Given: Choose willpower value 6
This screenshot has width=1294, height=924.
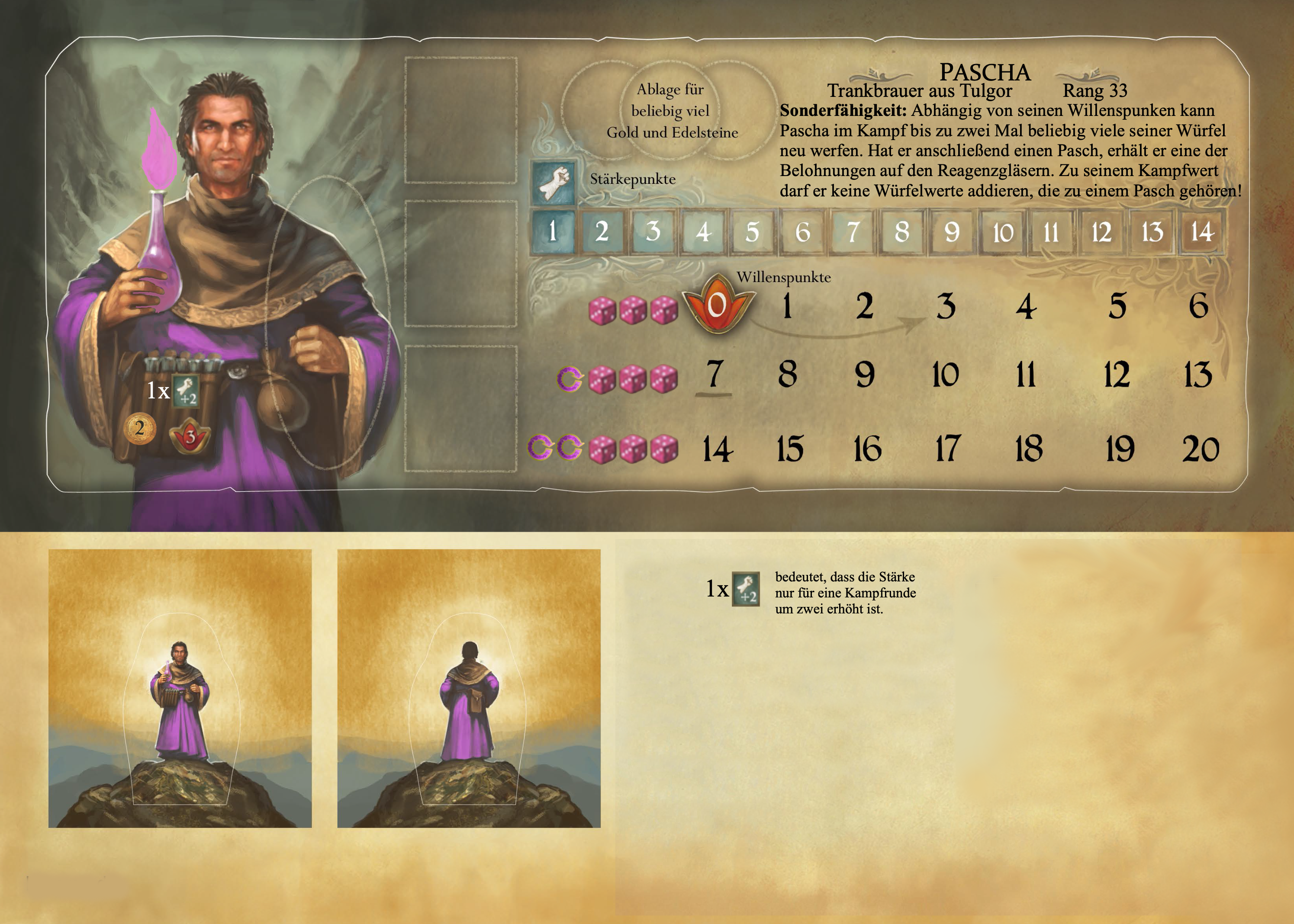Looking at the screenshot, I should [x=1198, y=306].
